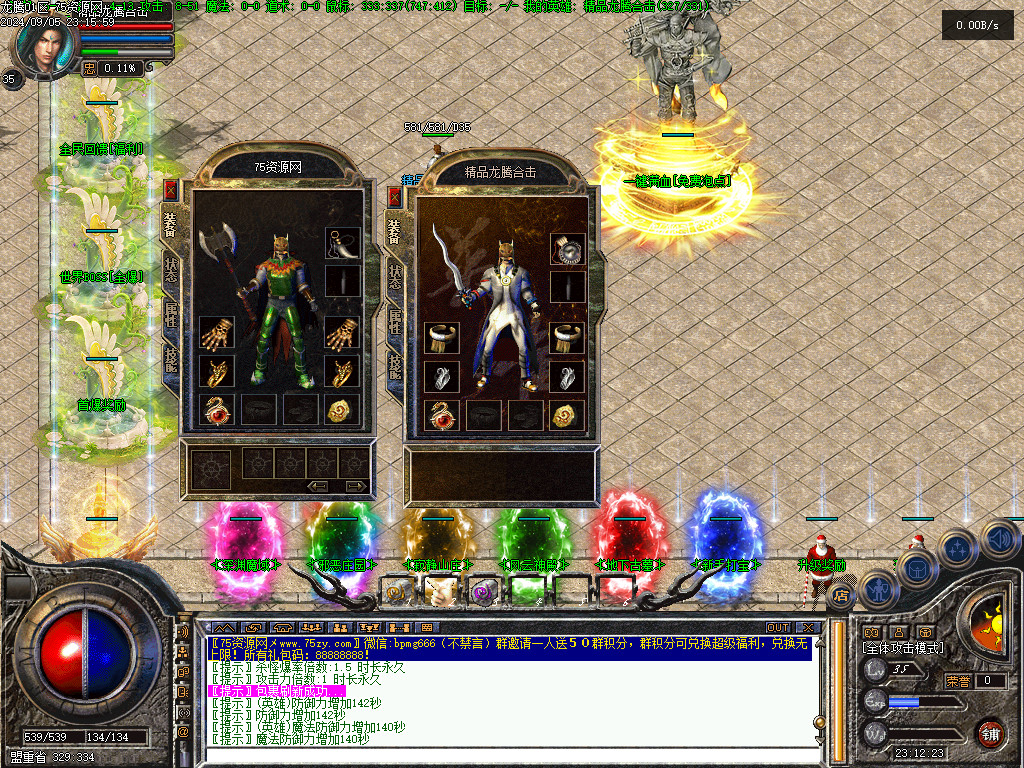Open the 属性 tab in the 75资源网 panel
1024x768 pixels.
[x=171, y=318]
